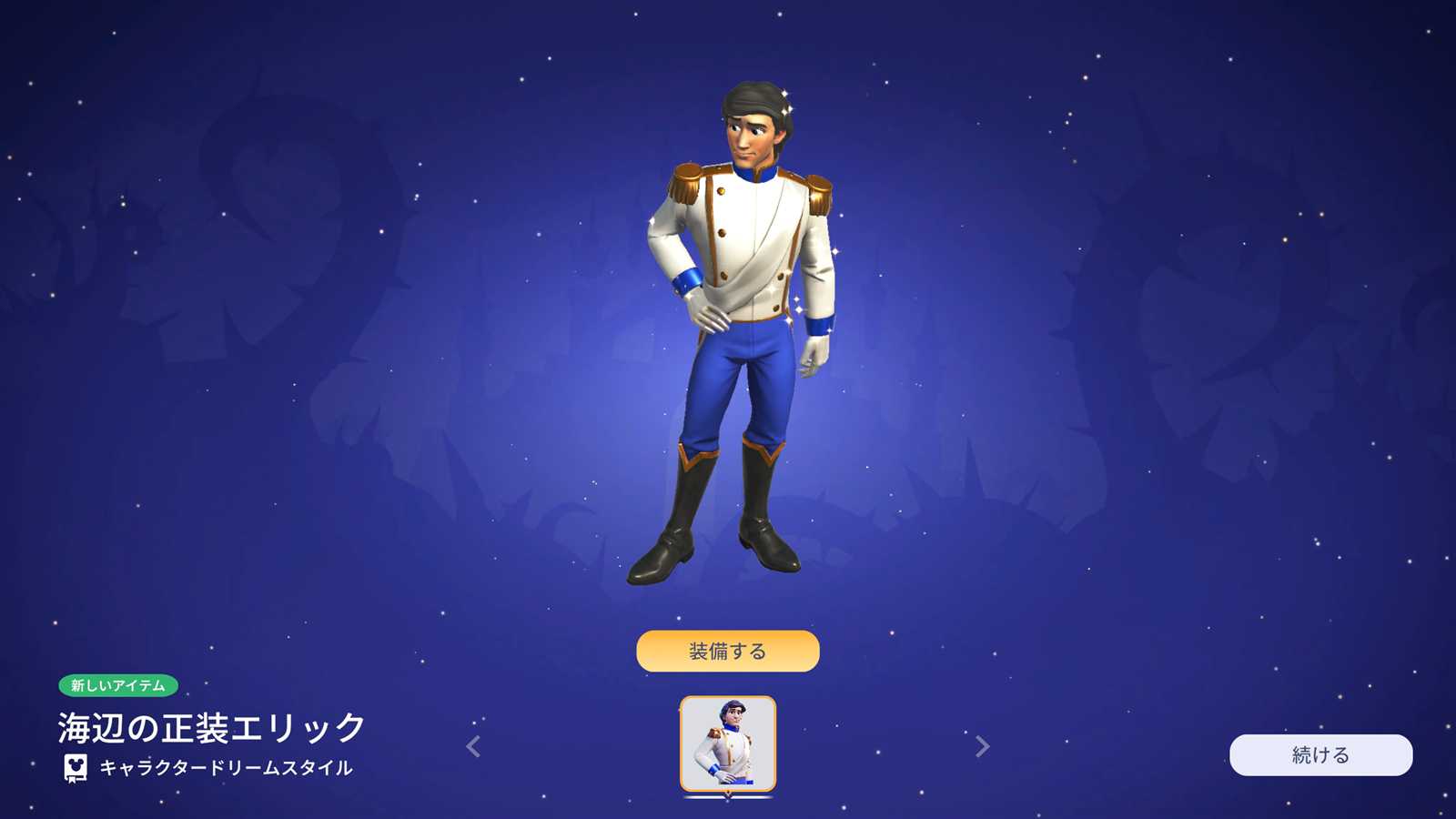The width and height of the screenshot is (1456, 819).
Task: Equip the outfit with 装備する button
Action: pyautogui.click(x=727, y=651)
